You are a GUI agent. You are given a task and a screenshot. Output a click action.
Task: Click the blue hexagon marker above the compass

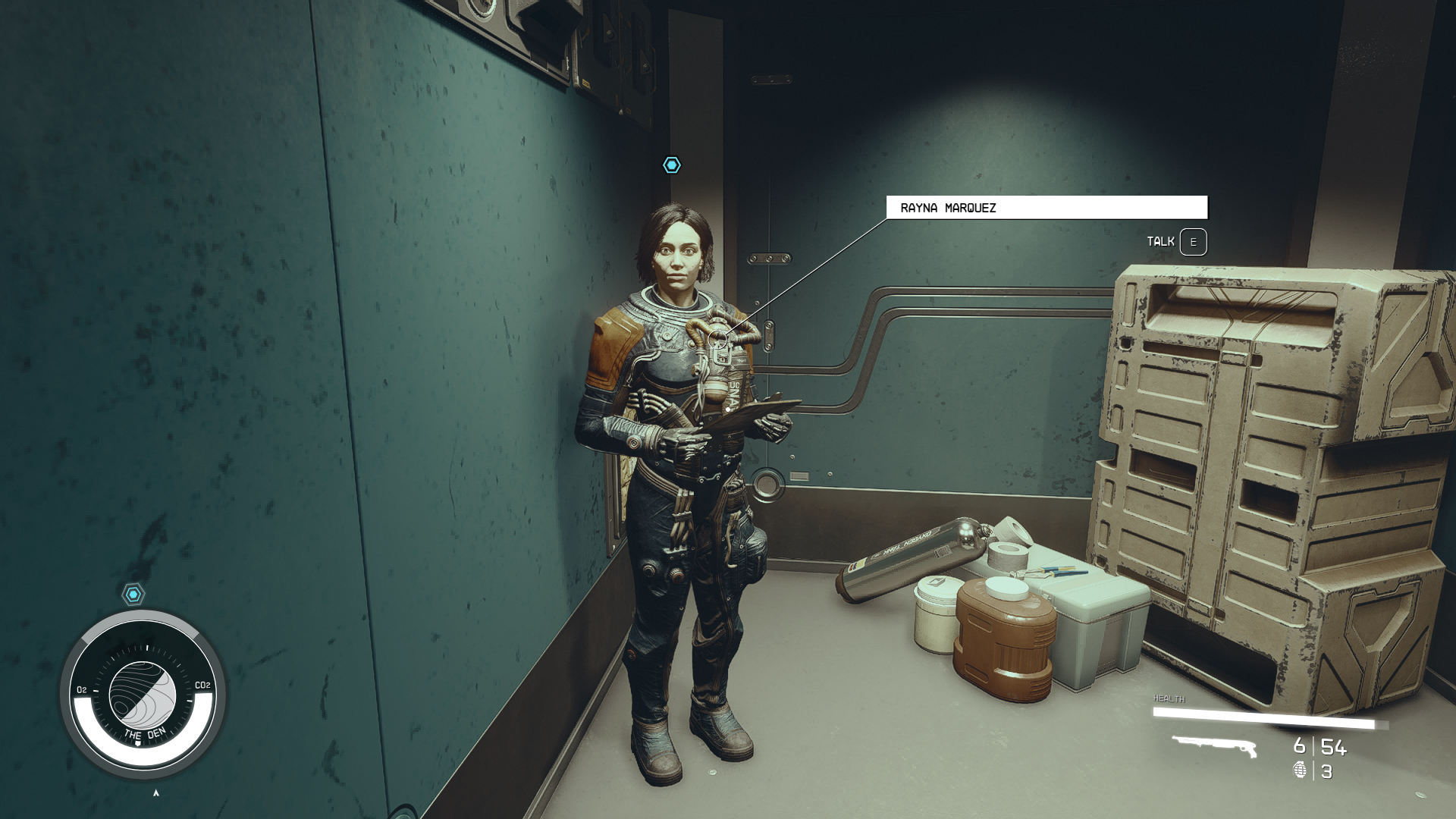pyautogui.click(x=133, y=594)
